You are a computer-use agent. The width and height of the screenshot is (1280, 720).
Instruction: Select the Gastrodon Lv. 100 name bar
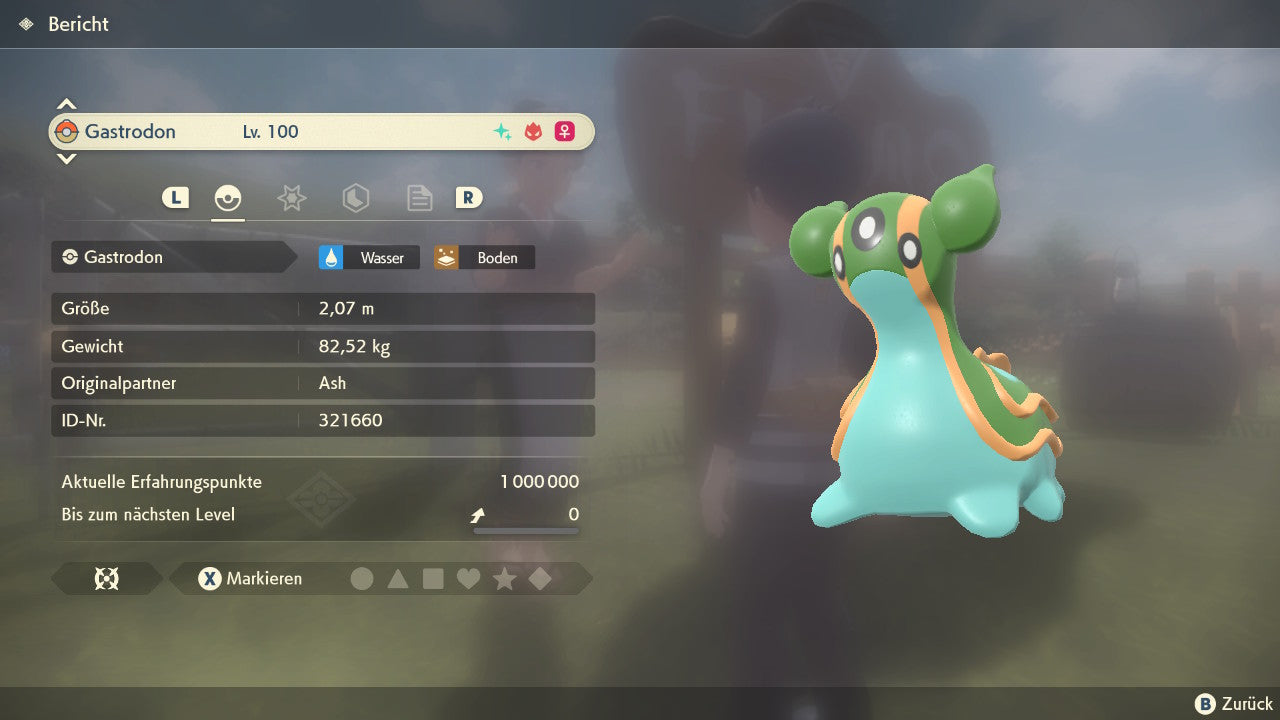point(321,131)
